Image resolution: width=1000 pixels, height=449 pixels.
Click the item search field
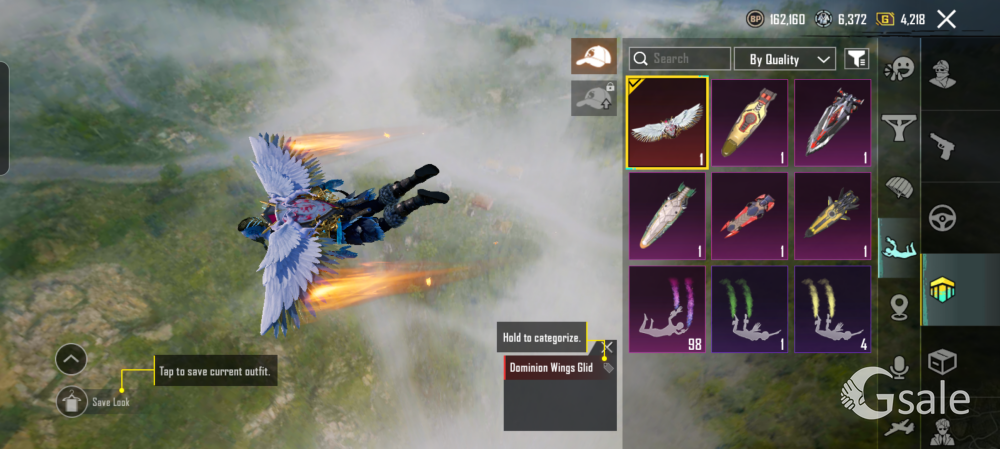point(680,59)
